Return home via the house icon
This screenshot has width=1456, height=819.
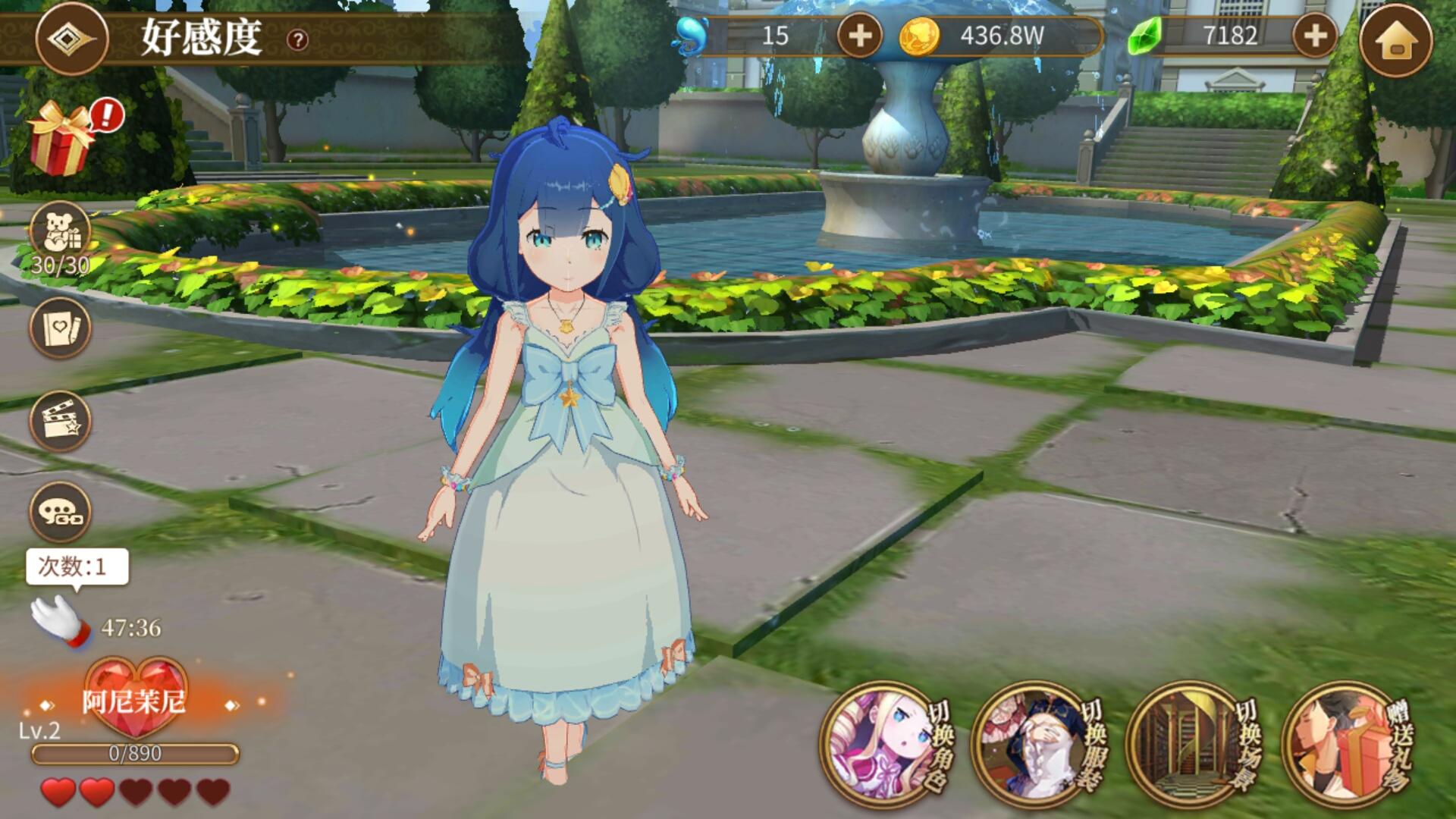(1401, 36)
